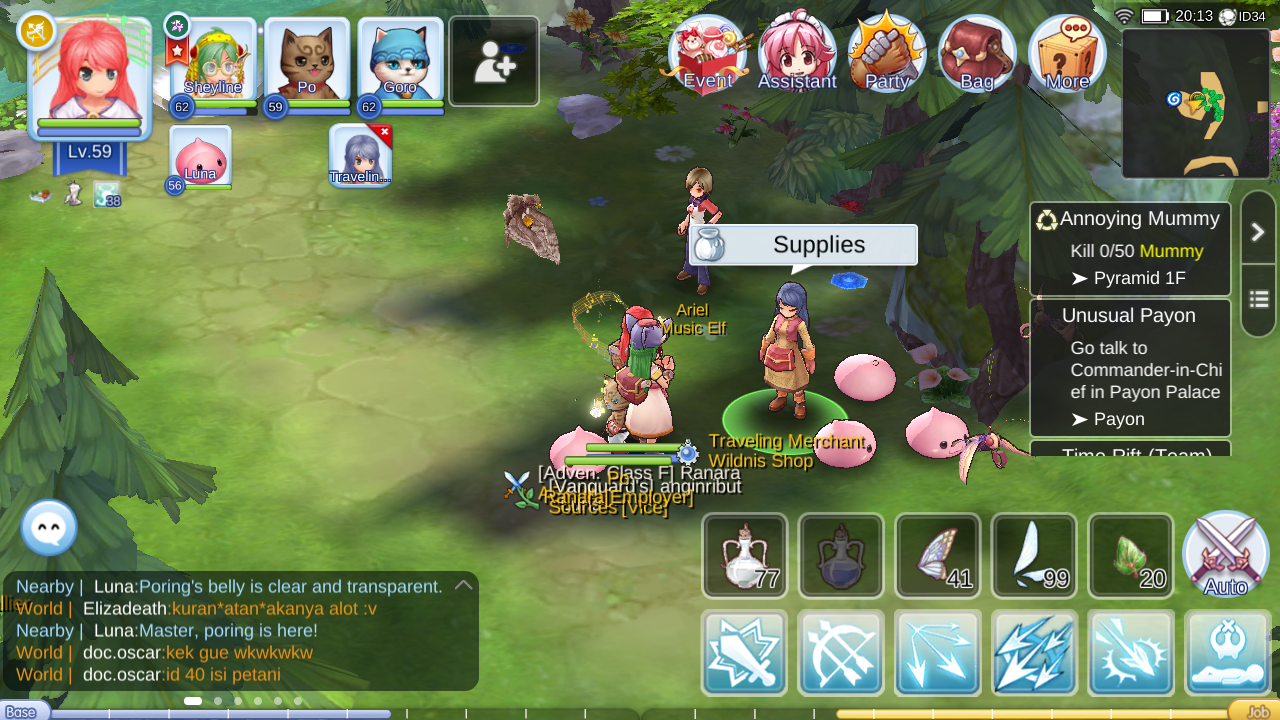Drink the White Potion from the quickslot
This screenshot has width=1280, height=720.
tap(745, 555)
